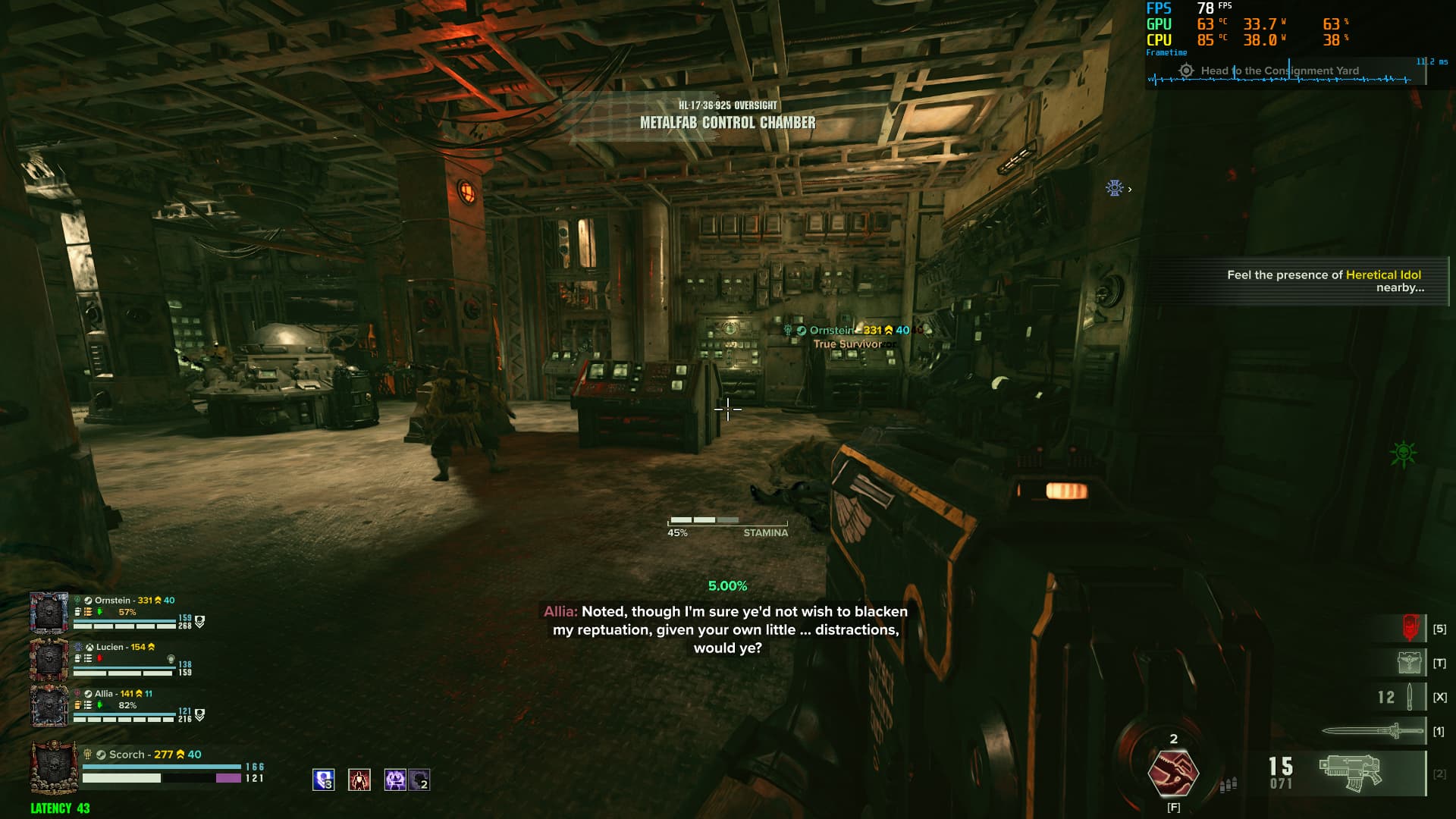Viewport: 1456px width, 819px height.
Task: Click the glowing purple figure buff
Action: (395, 780)
